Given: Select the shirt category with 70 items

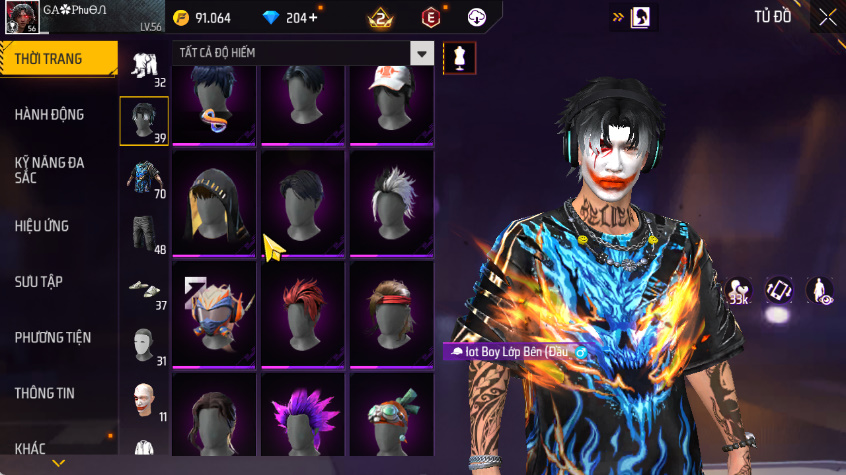Looking at the screenshot, I should point(144,178).
